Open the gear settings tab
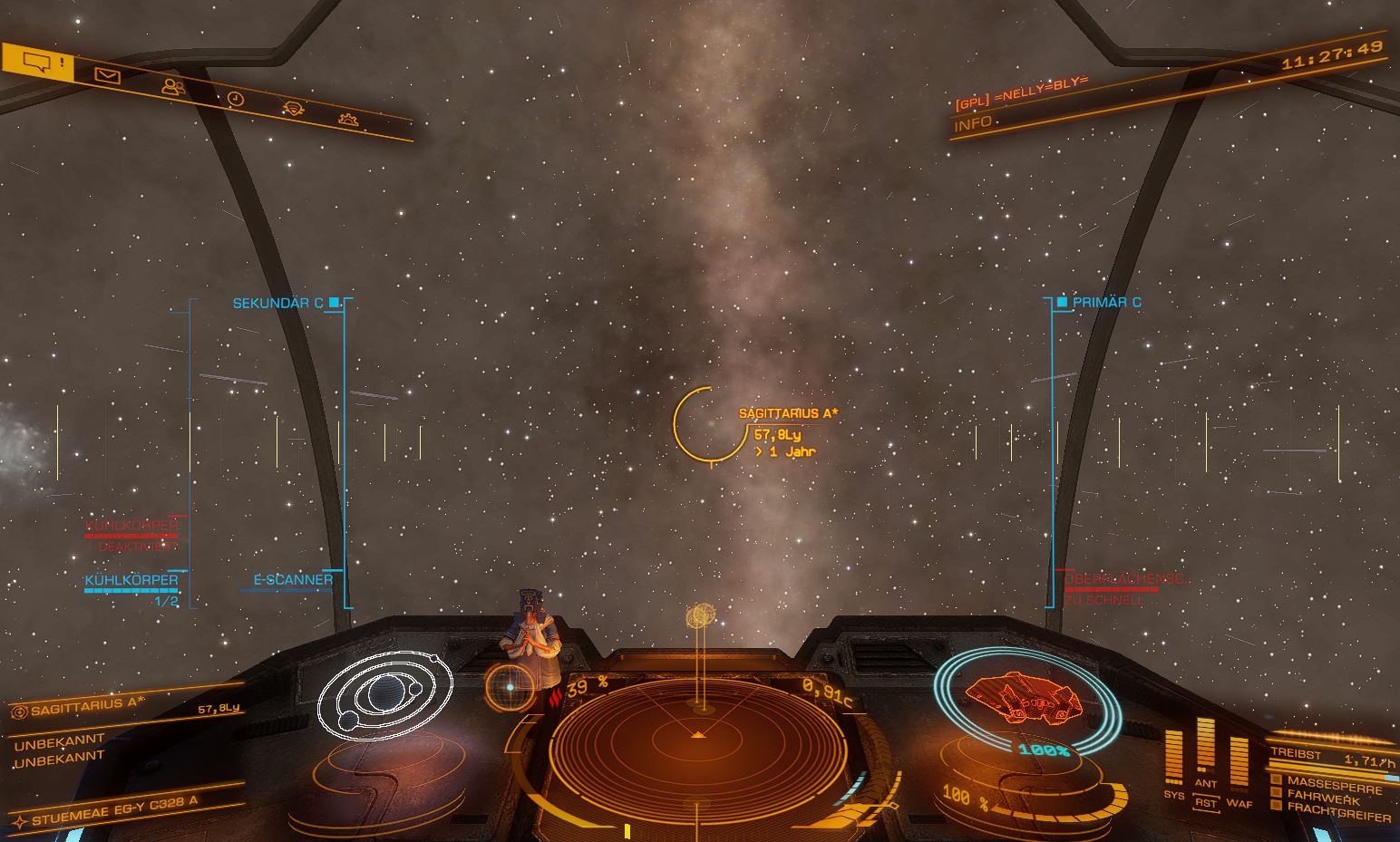 (347, 119)
